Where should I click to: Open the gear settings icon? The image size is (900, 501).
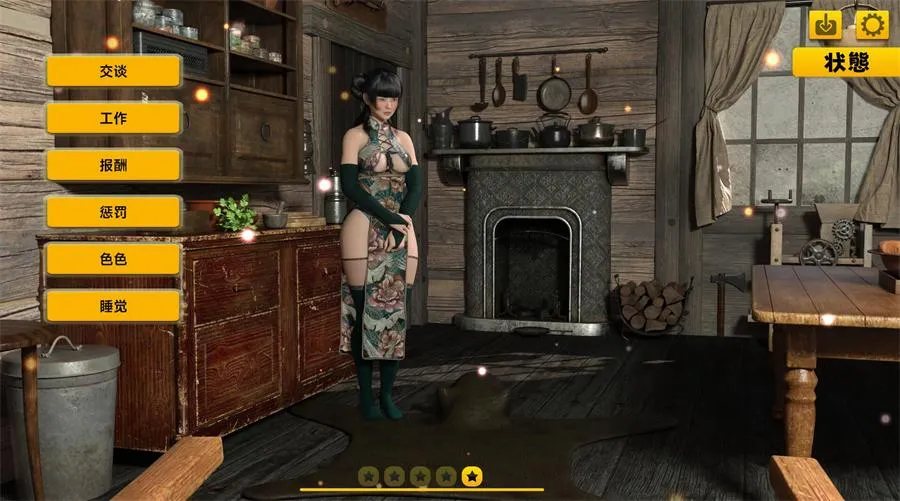[872, 25]
